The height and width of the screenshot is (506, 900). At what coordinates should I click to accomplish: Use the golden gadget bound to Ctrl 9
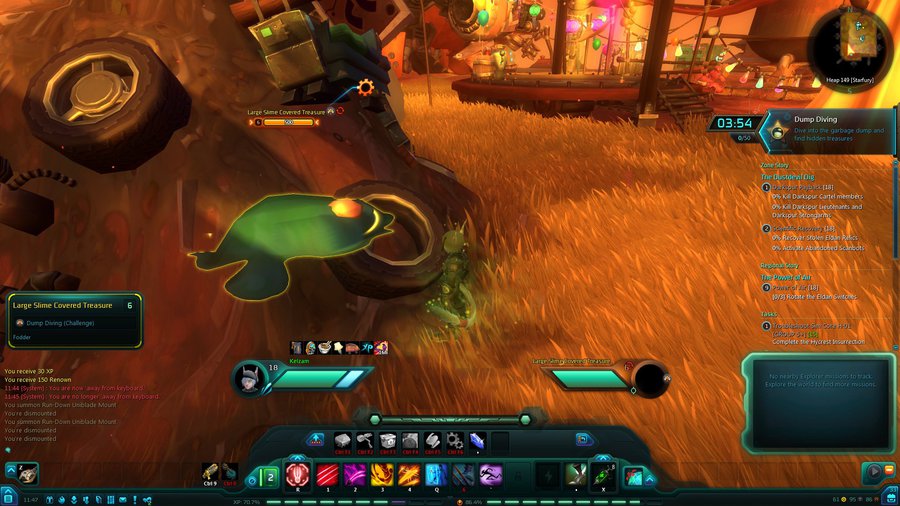(210, 471)
